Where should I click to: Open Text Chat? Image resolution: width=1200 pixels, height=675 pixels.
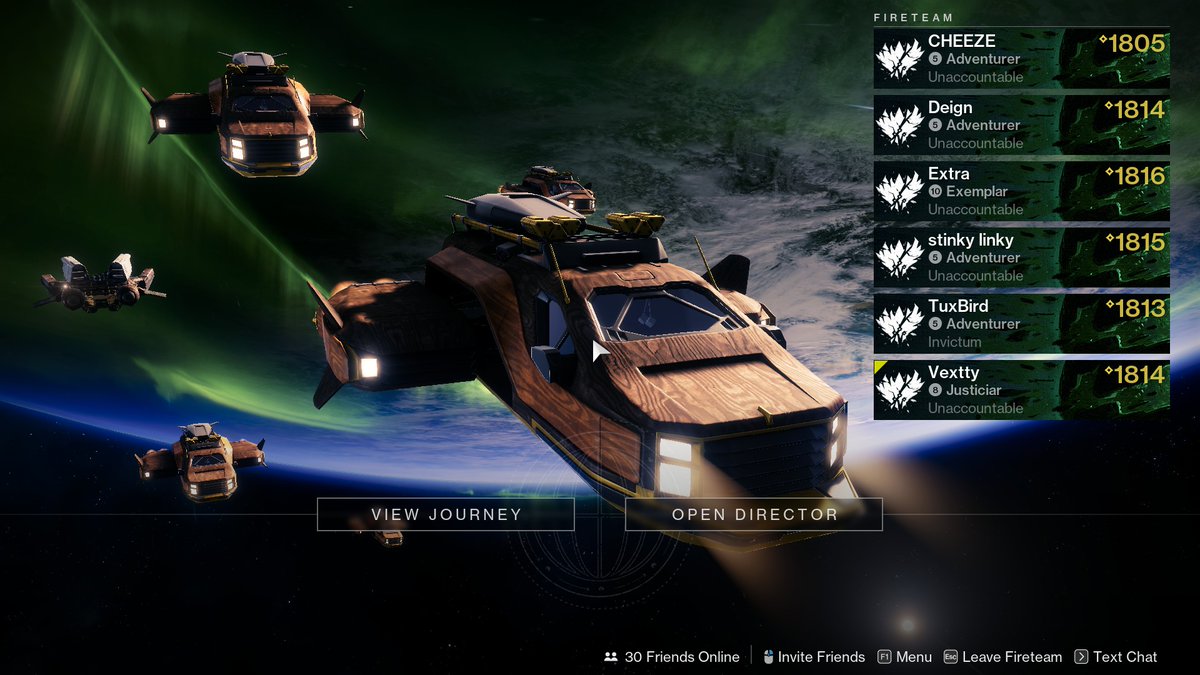click(1116, 657)
